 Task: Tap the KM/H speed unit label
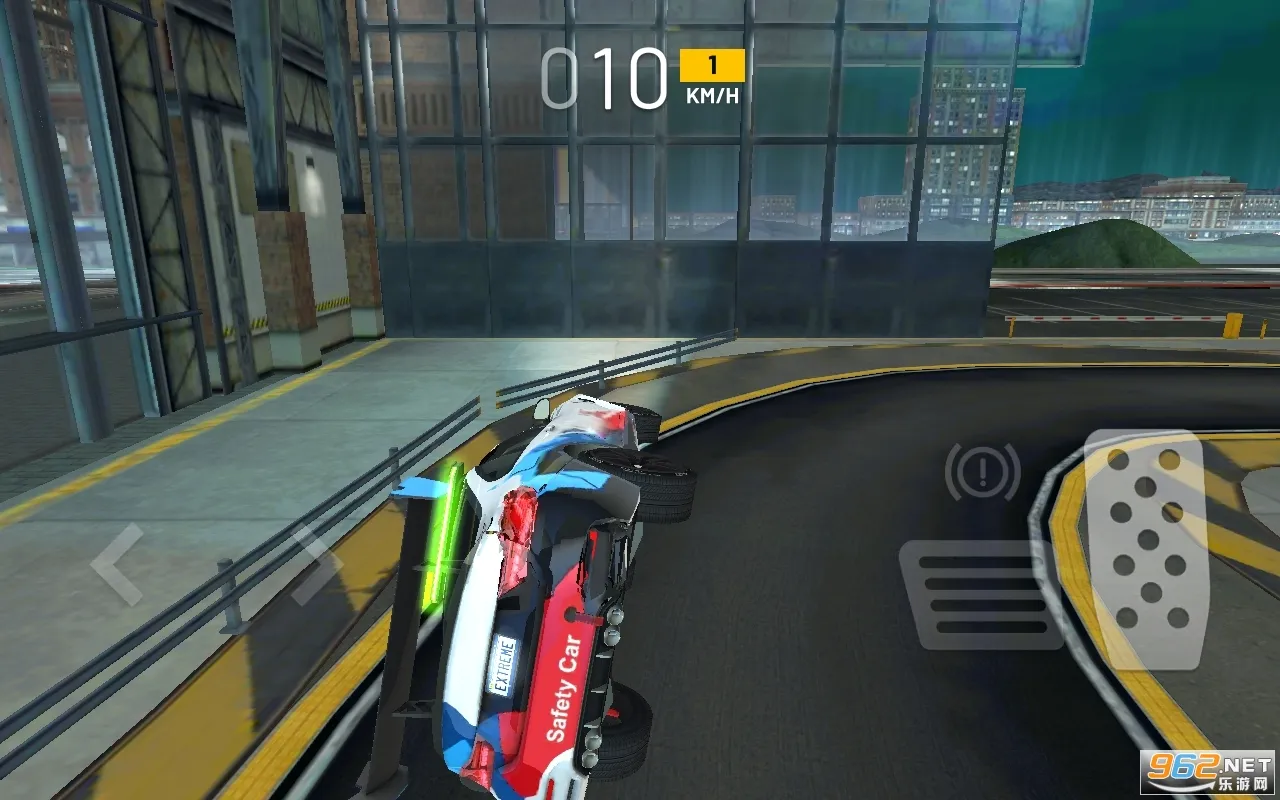coord(711,97)
